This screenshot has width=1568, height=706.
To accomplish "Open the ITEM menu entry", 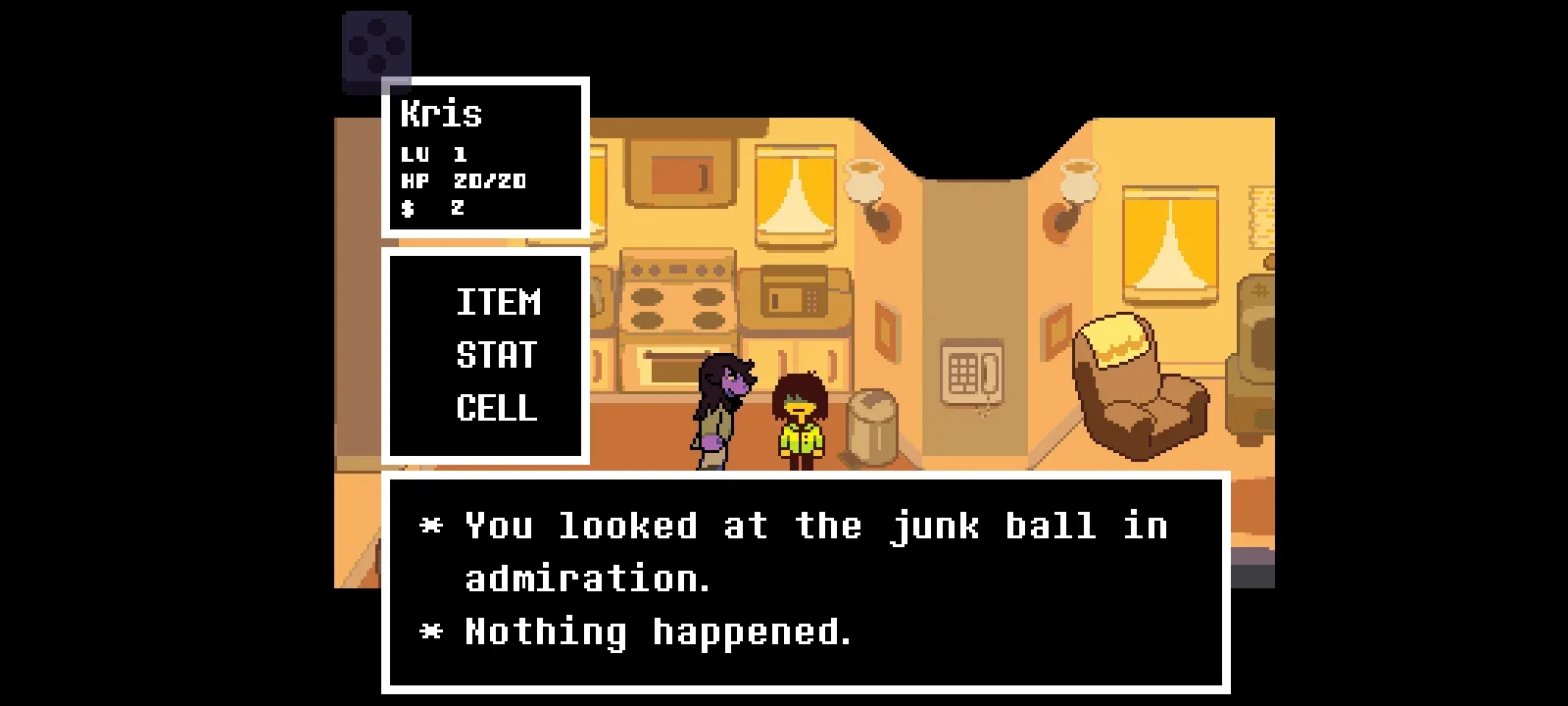I will click(x=498, y=302).
